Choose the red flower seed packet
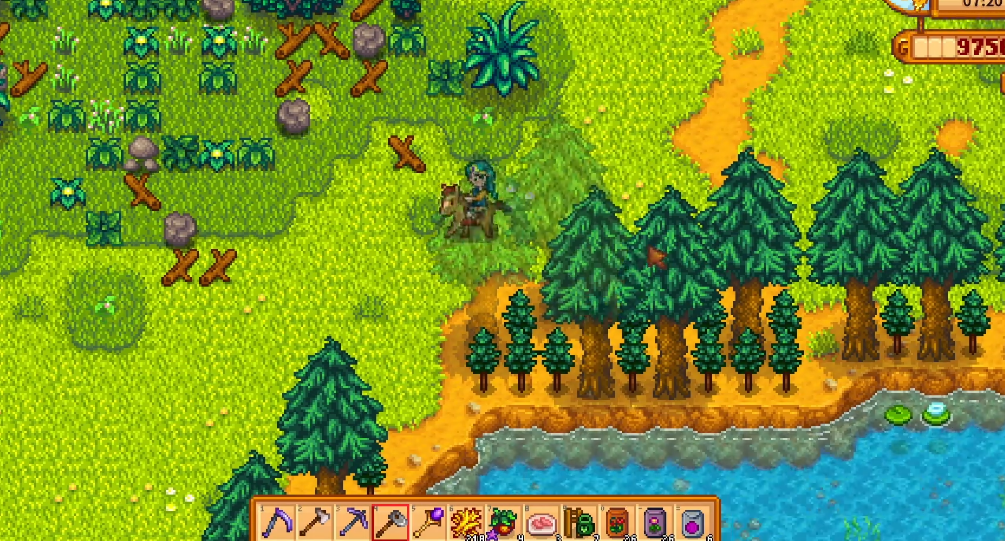Image resolution: width=1005 pixels, height=541 pixels. 617,521
